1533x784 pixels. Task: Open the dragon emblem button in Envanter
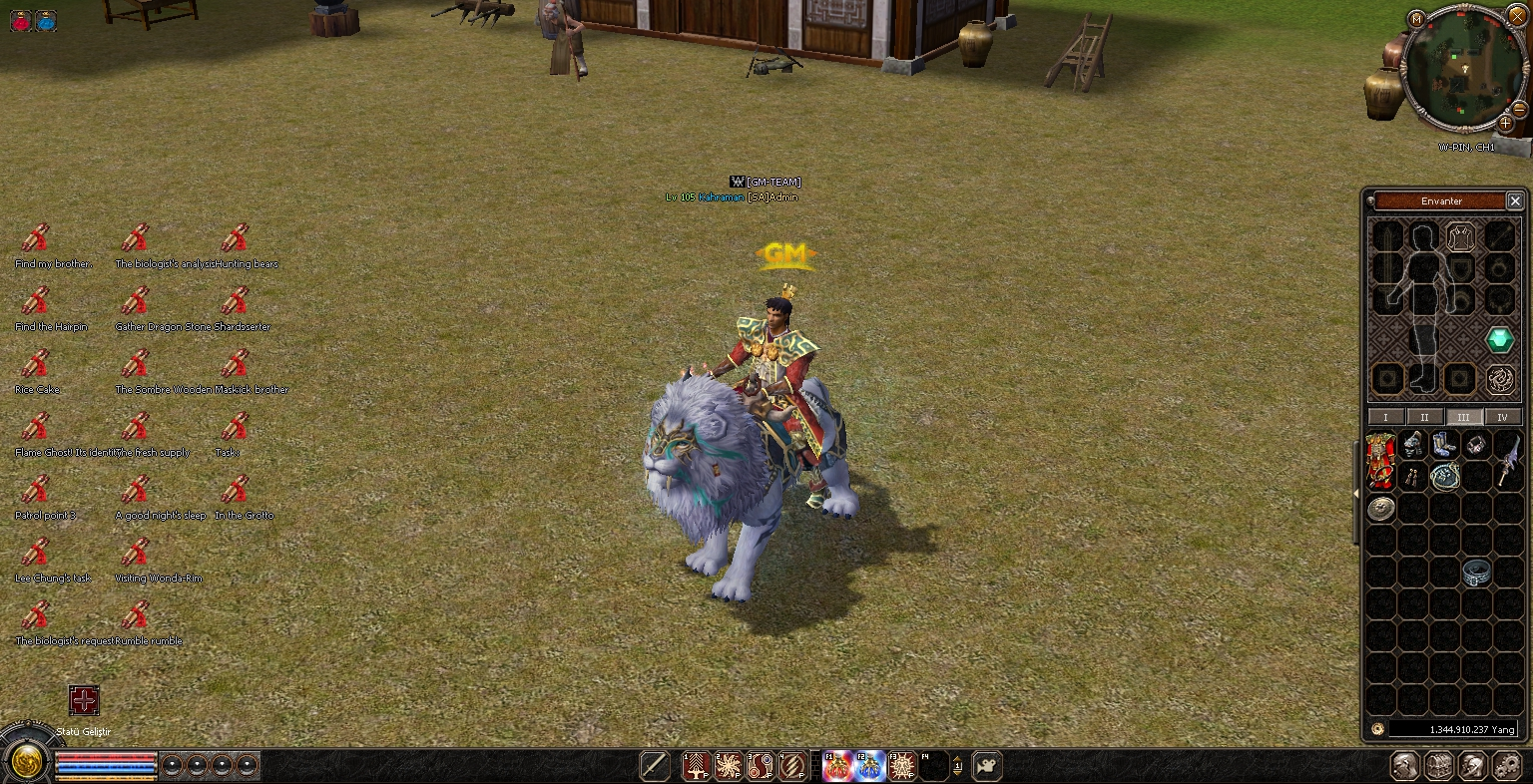tap(1499, 379)
